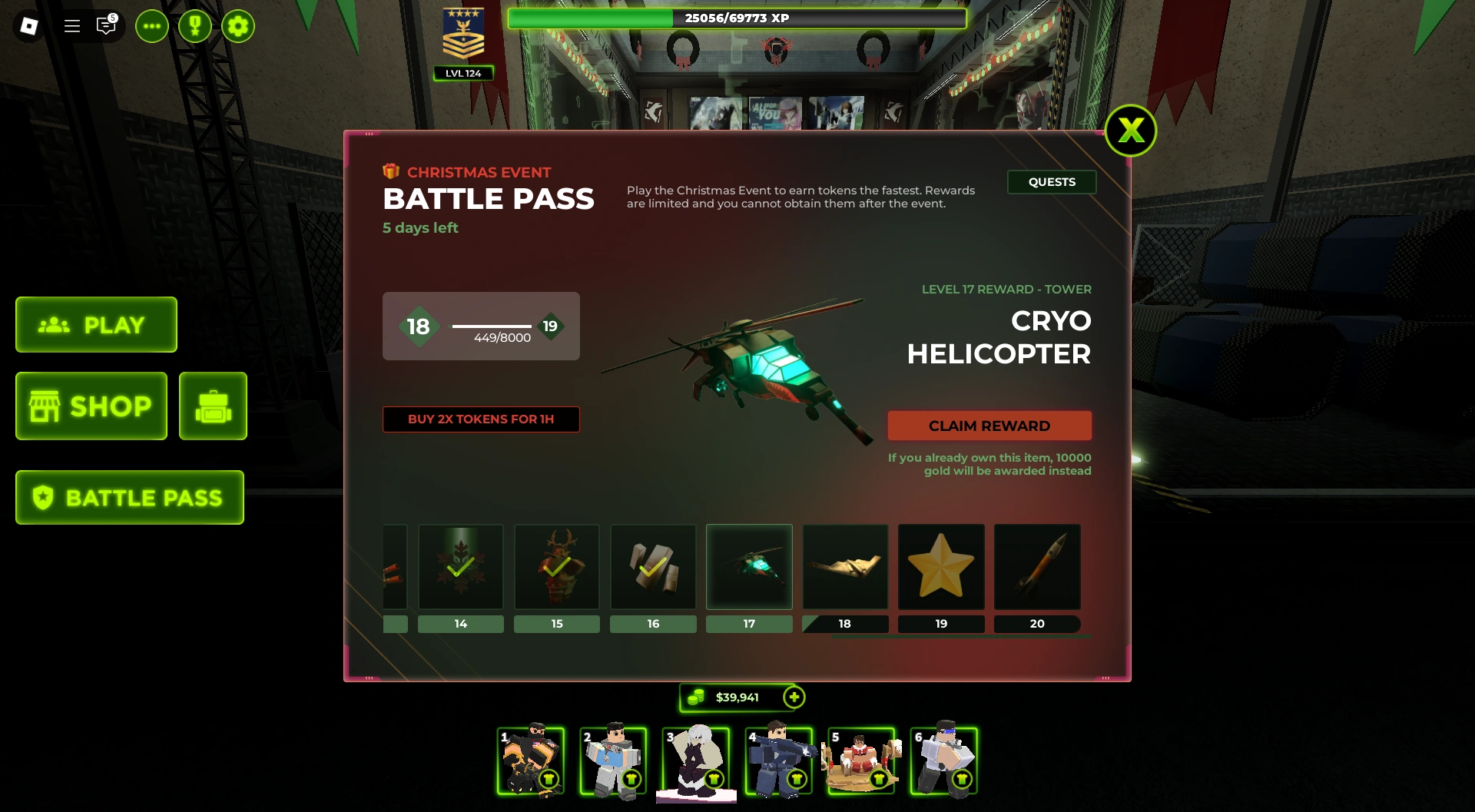Add gold using the plus icon
The height and width of the screenshot is (812, 1475).
(x=793, y=697)
